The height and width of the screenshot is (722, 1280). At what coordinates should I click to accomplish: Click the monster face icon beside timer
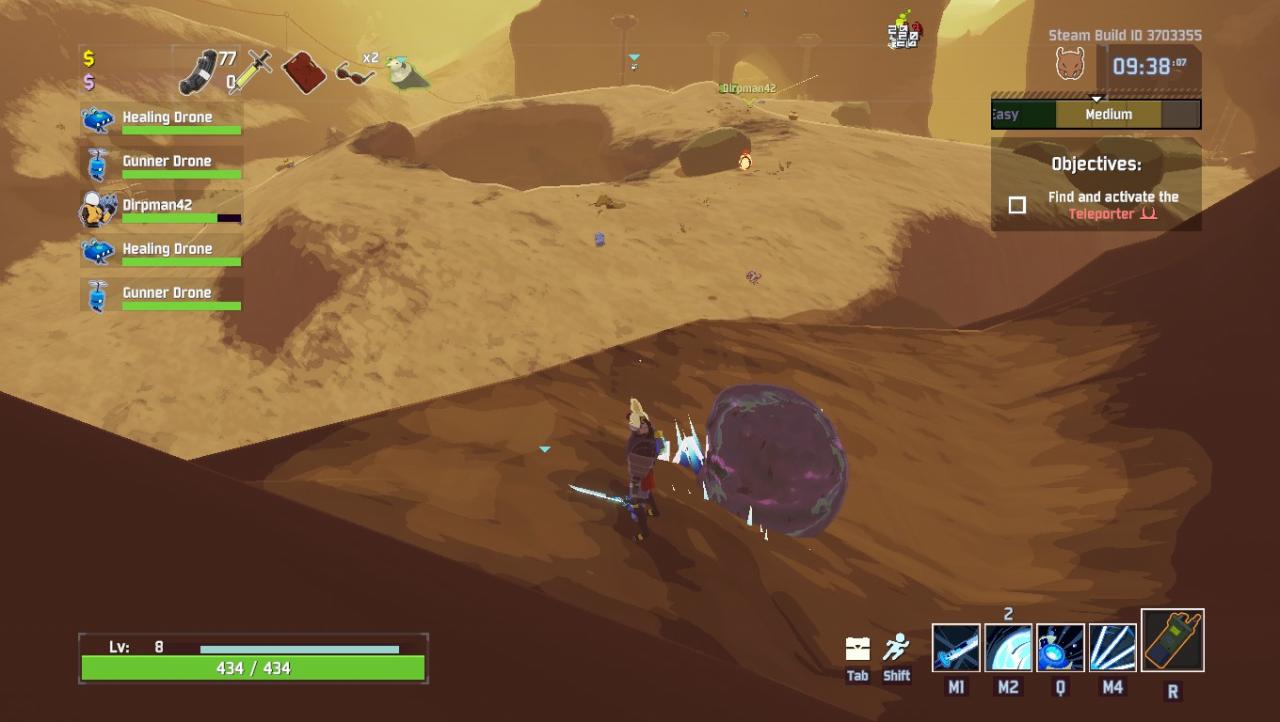tap(1070, 65)
